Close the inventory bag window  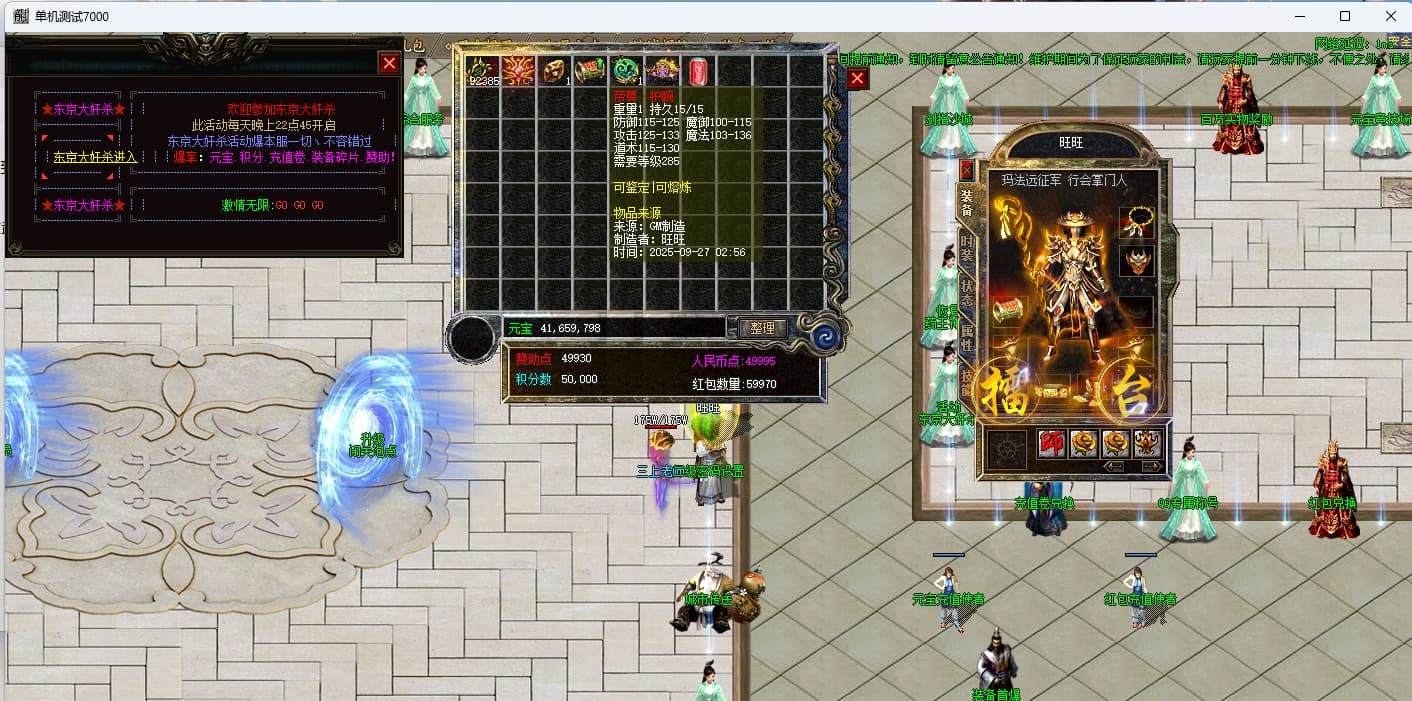pos(857,79)
